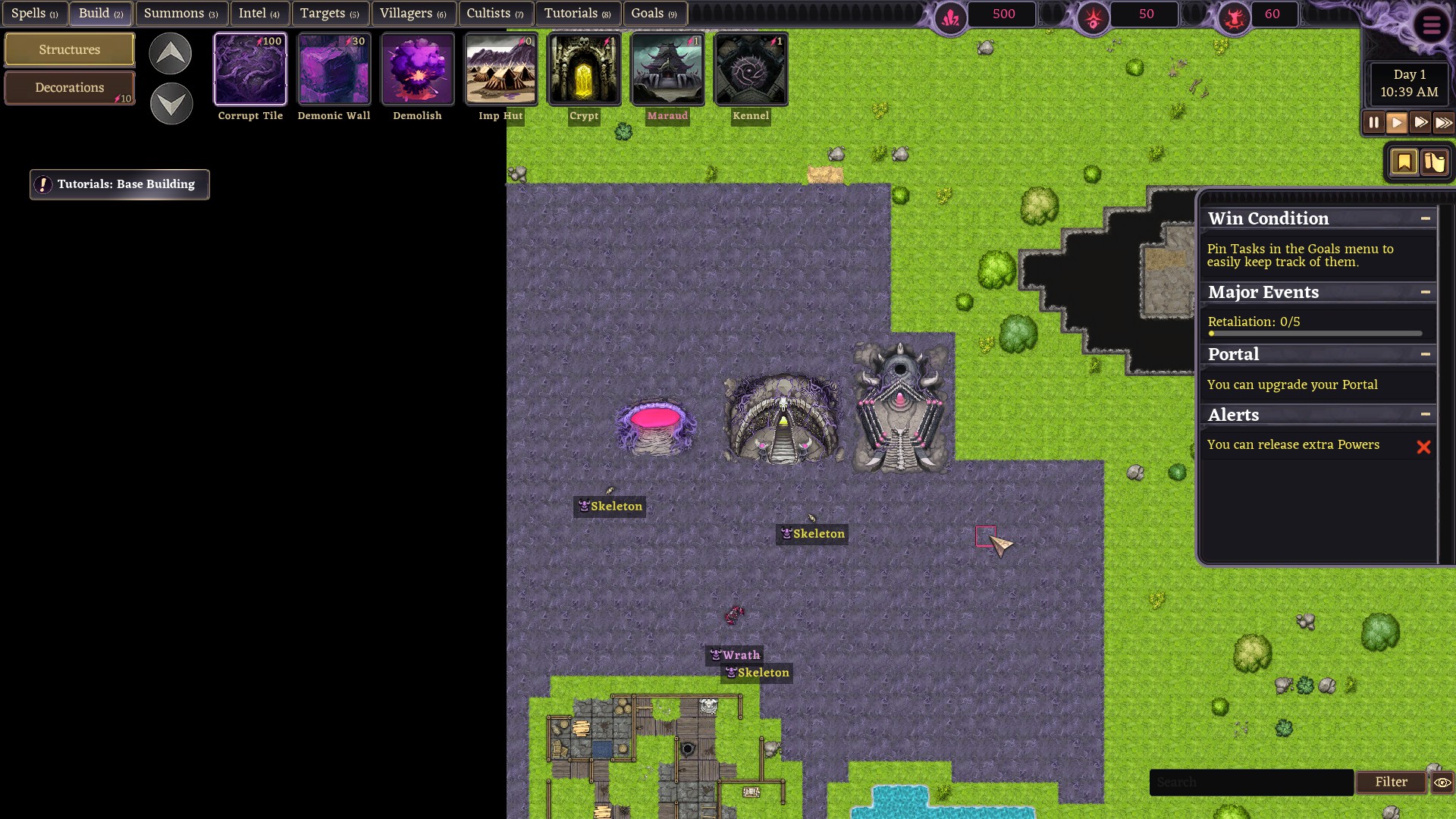Pick the Demonic Wall structure
The height and width of the screenshot is (819, 1456).
pos(334,70)
